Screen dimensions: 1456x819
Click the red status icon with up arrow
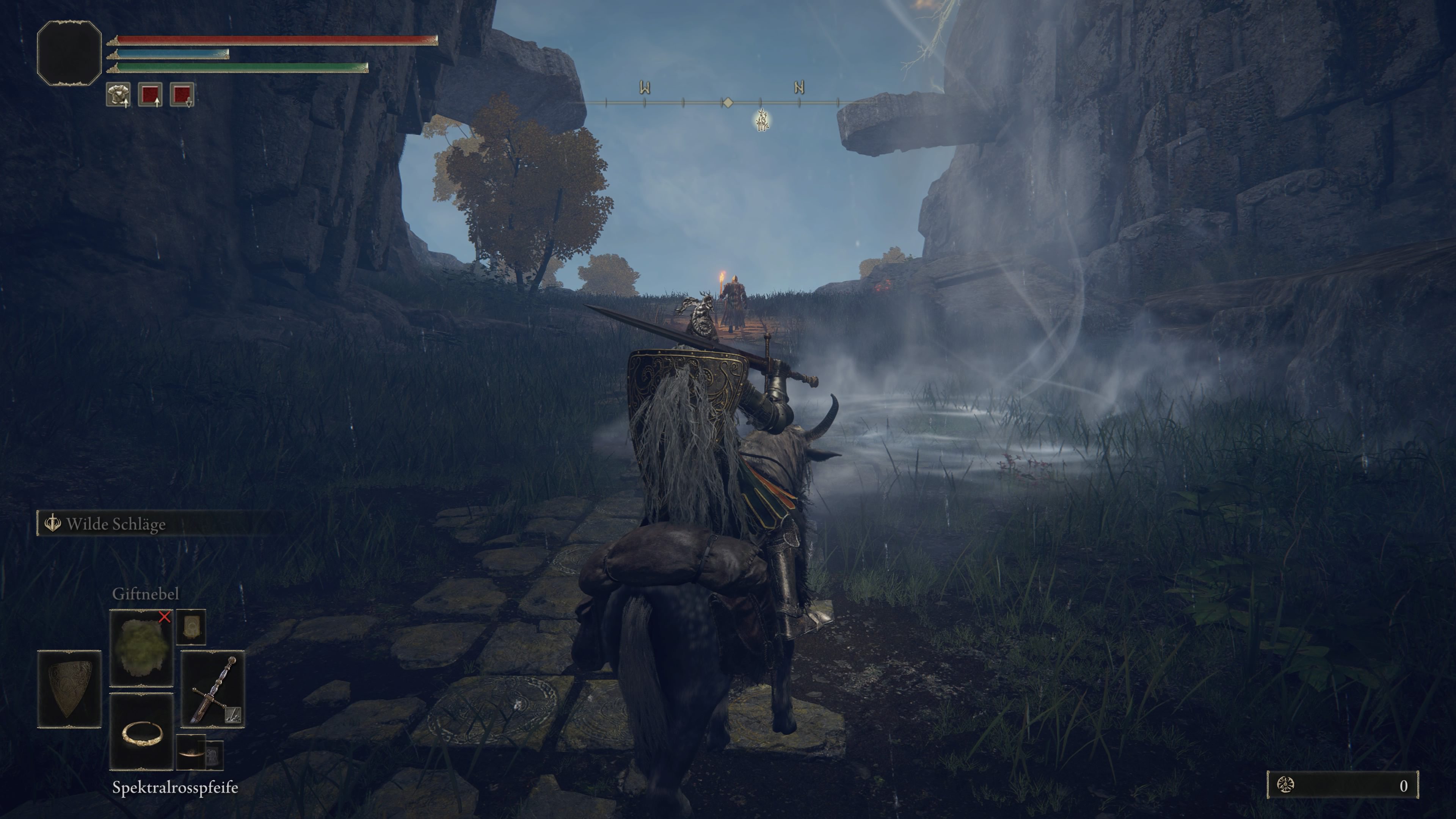151,94
